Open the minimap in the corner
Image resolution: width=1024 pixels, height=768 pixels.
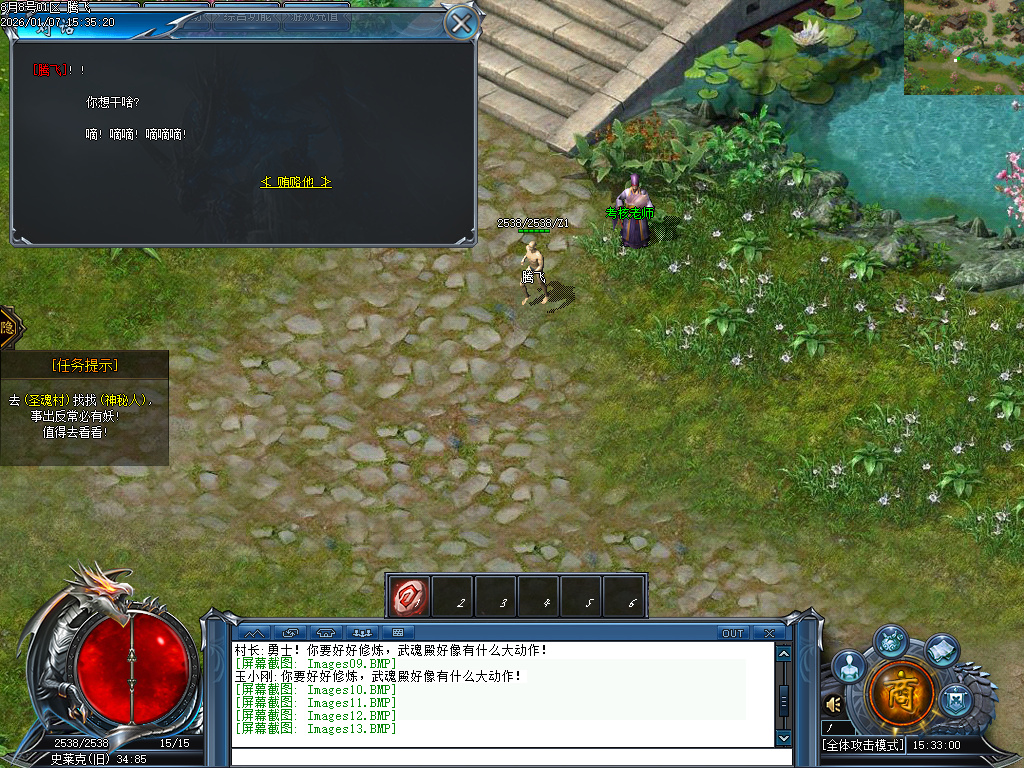[x=963, y=47]
